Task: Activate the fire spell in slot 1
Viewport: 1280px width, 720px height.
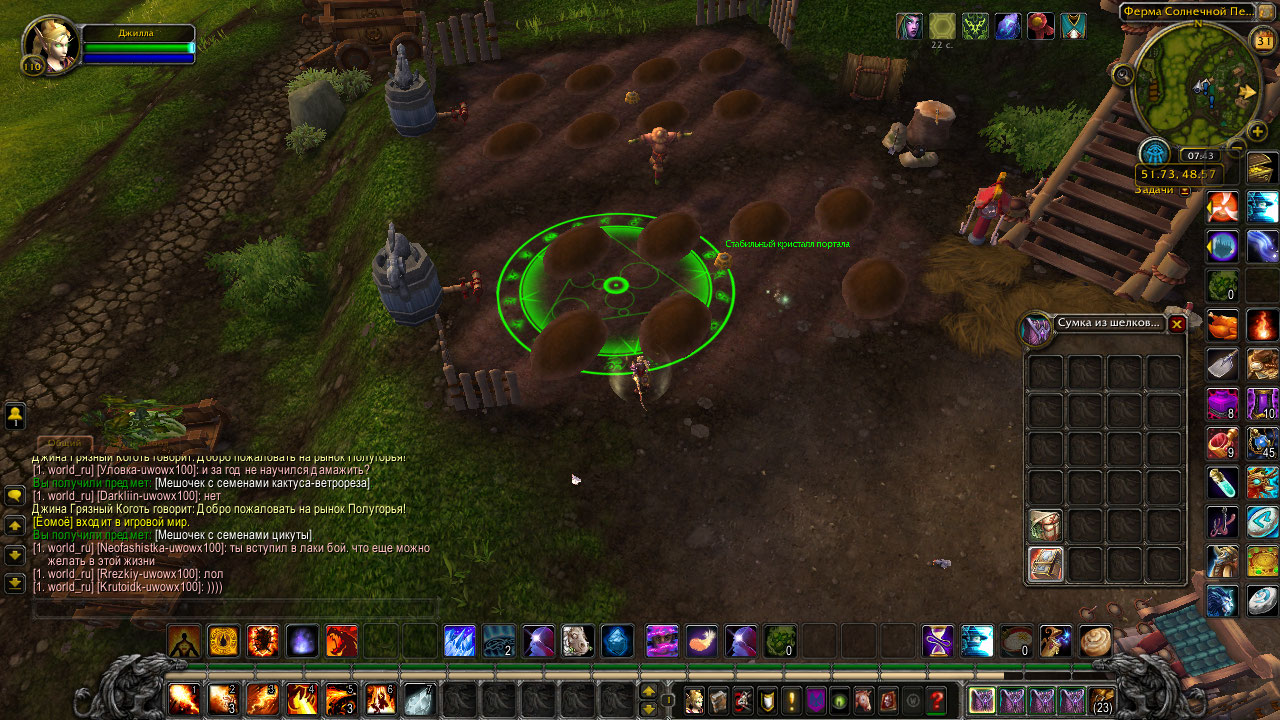Action: (x=184, y=699)
